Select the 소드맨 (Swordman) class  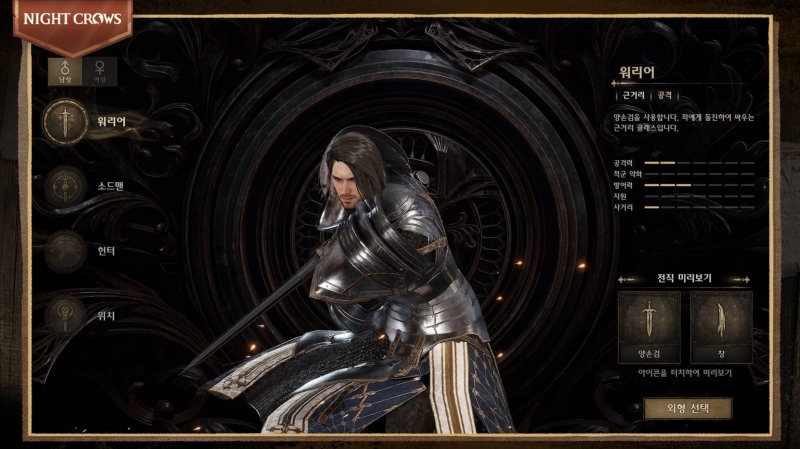tap(66, 186)
